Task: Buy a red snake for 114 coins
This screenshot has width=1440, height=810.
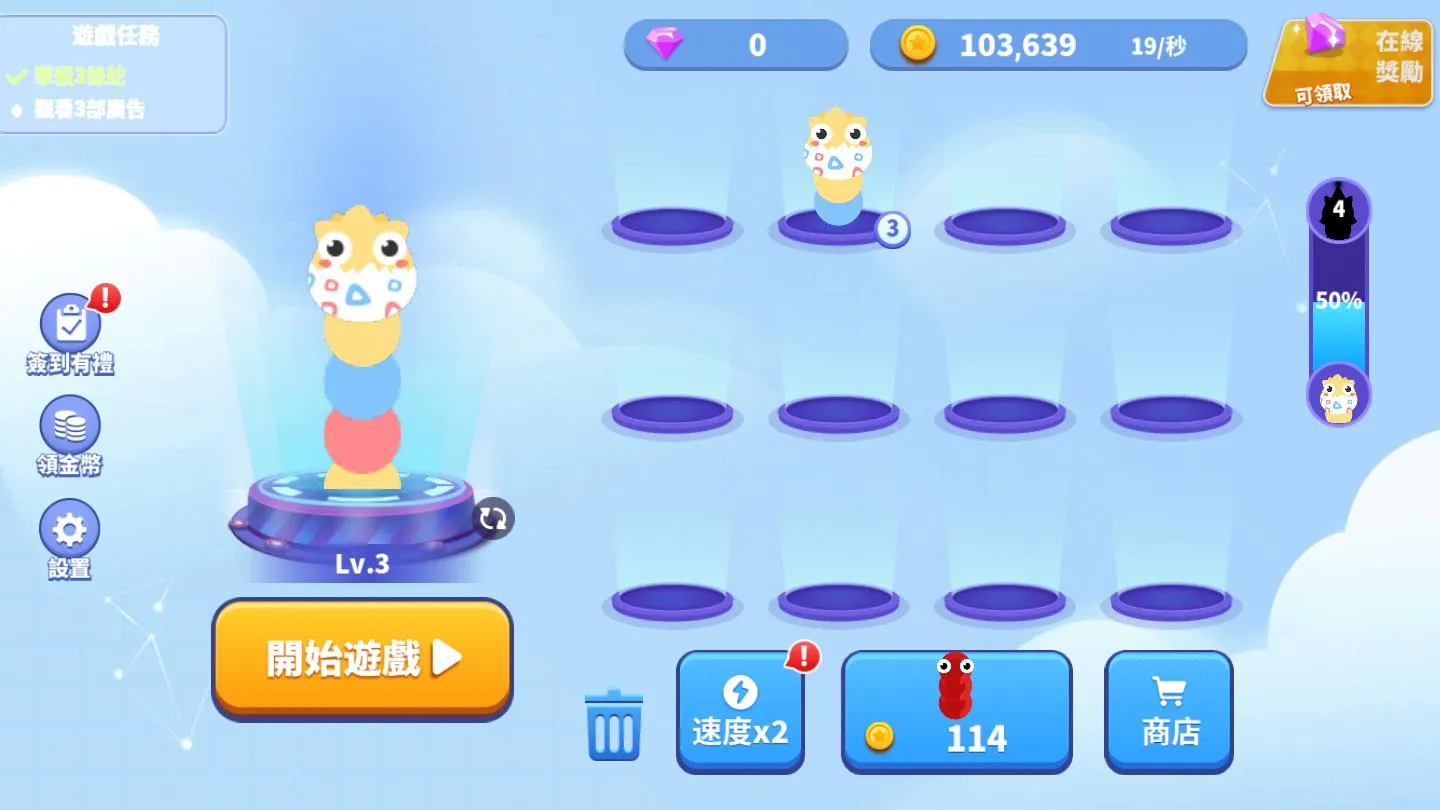Action: 956,710
